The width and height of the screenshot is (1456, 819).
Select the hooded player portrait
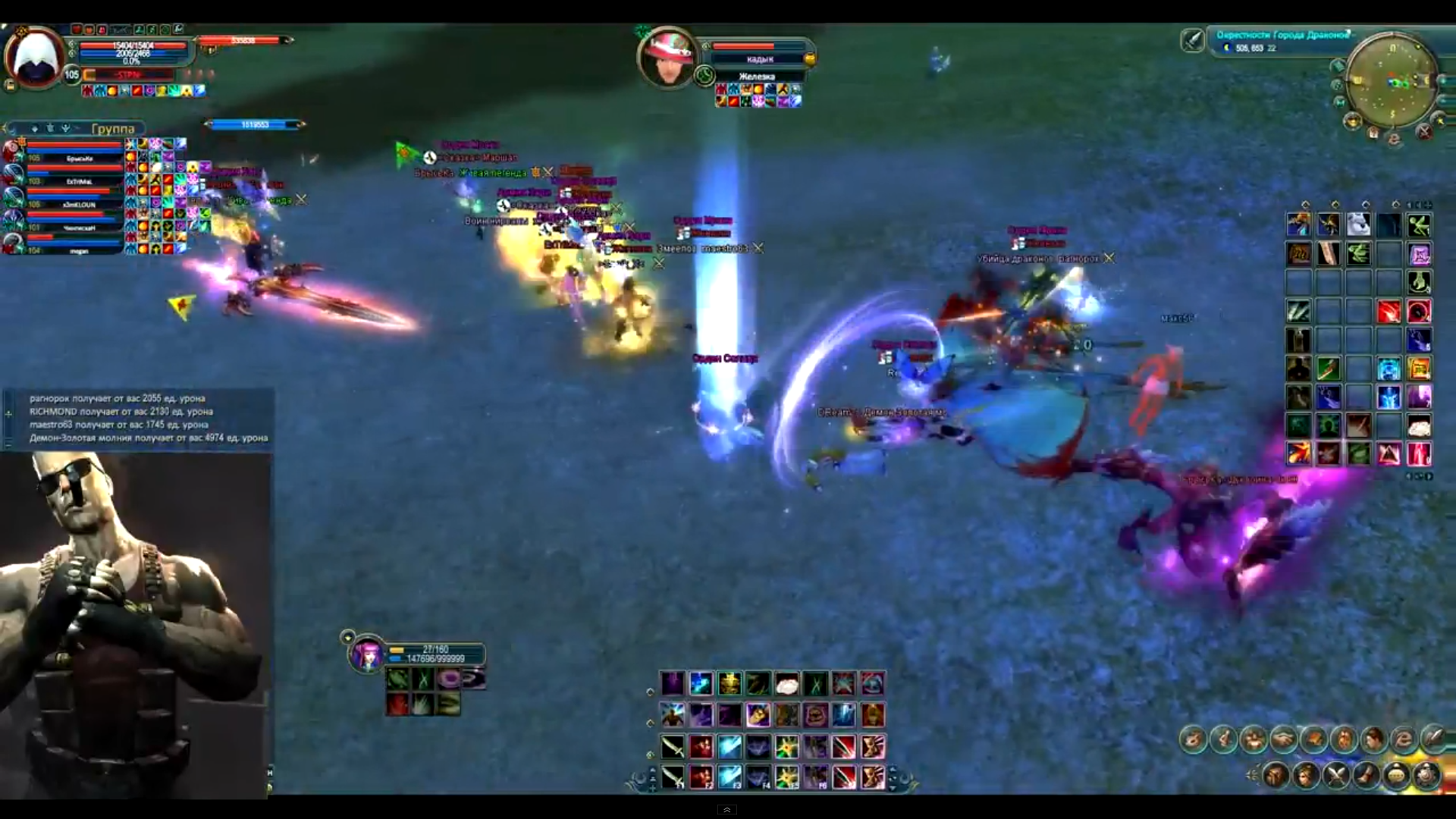point(35,58)
